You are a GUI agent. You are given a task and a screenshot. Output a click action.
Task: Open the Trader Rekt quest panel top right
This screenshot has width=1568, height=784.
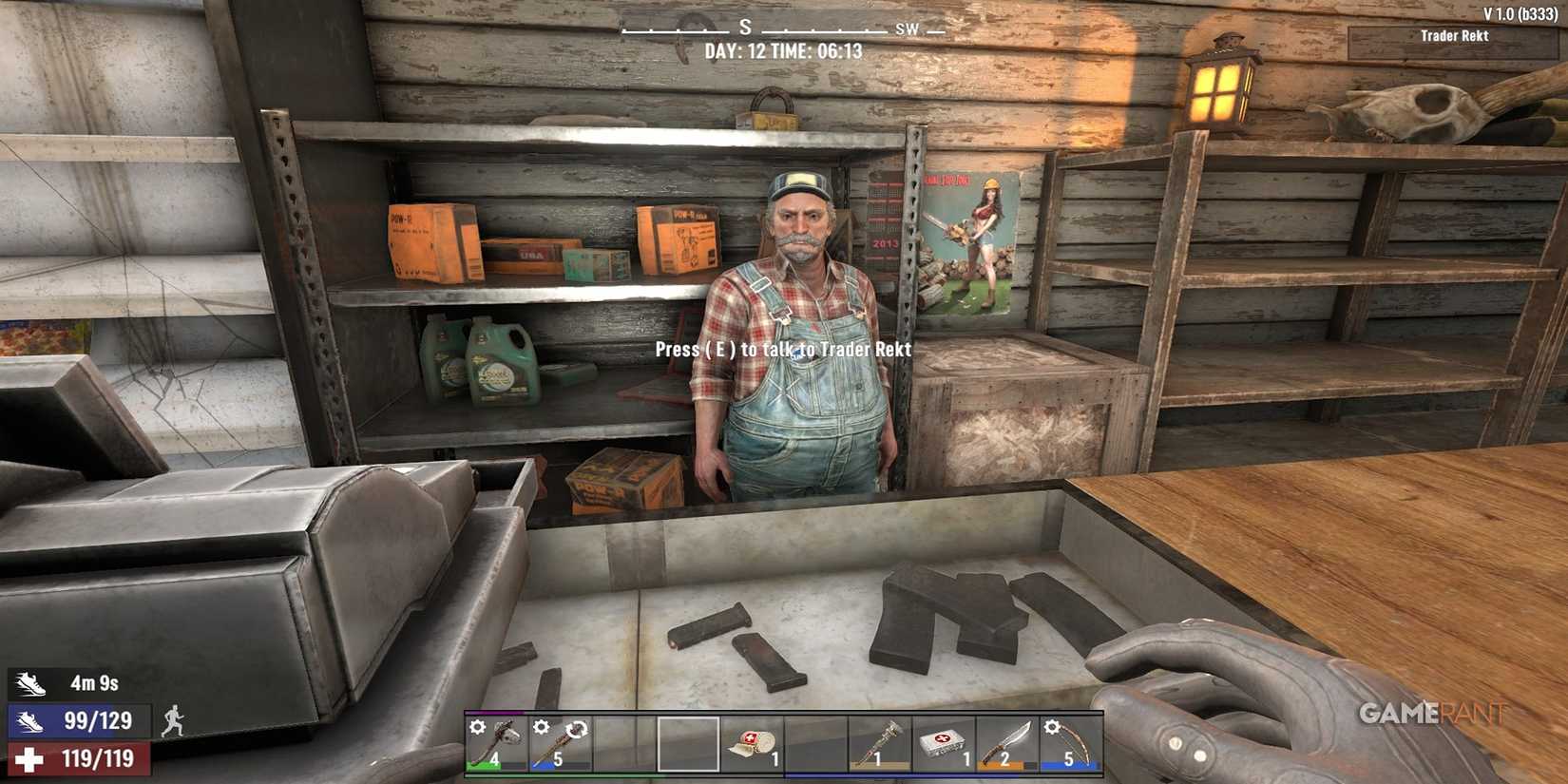pos(1453,36)
